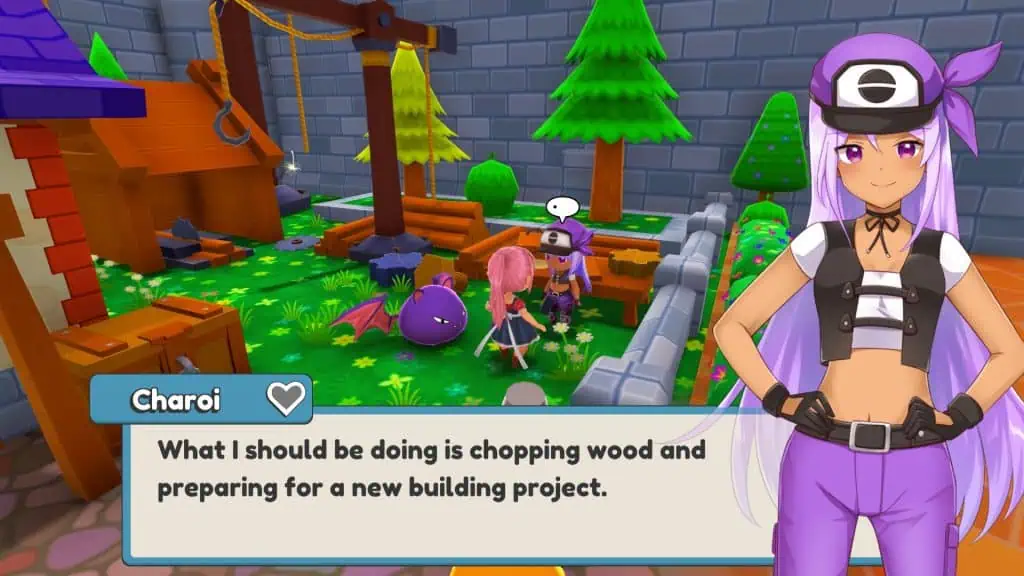This screenshot has height=576, width=1024.
Task: Click the heart icon beside Charoi's name
Action: (286, 400)
